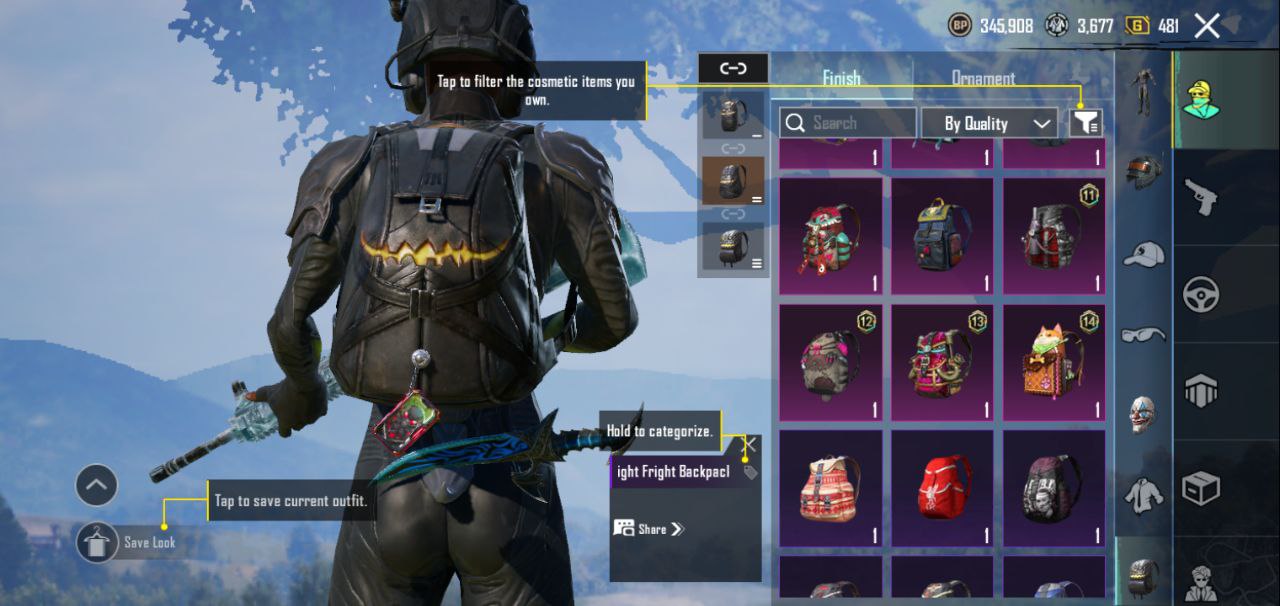The height and width of the screenshot is (606, 1280).
Task: Open the baseball cap category
Action: [1143, 253]
